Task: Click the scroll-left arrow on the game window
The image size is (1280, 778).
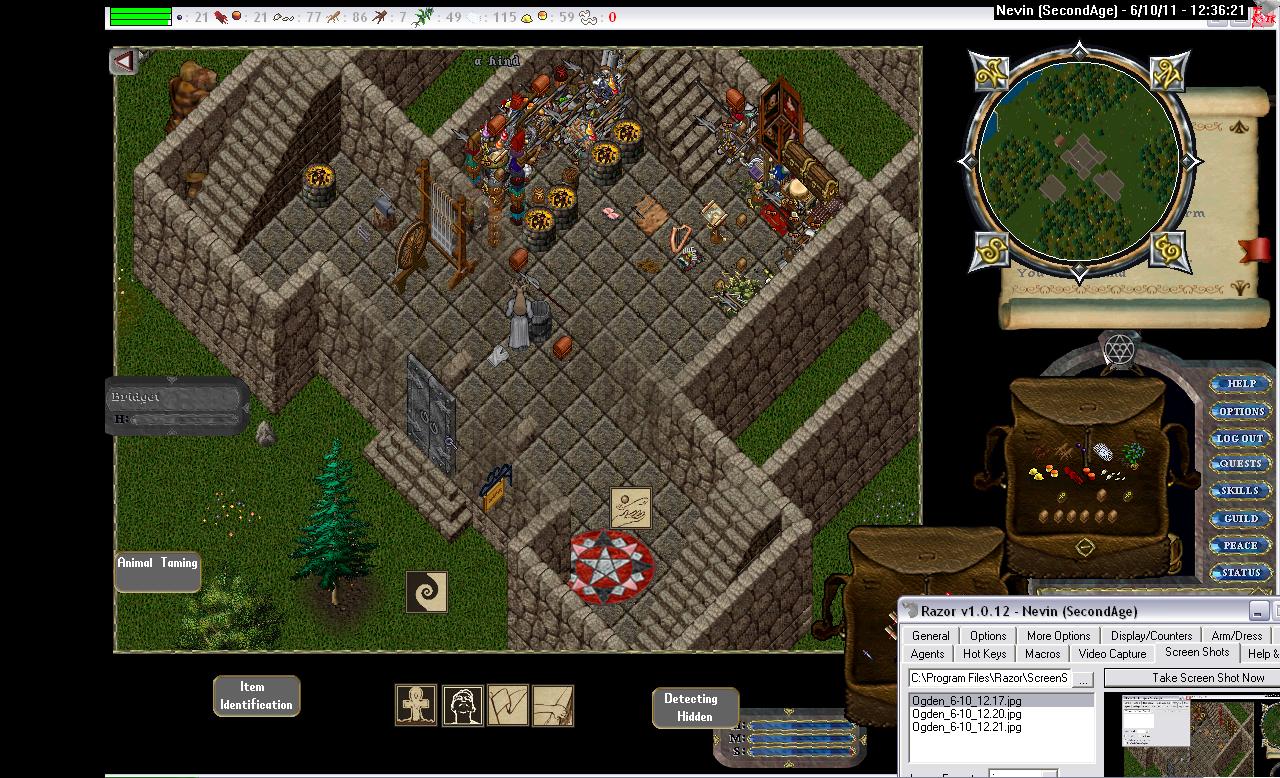Action: 124,62
